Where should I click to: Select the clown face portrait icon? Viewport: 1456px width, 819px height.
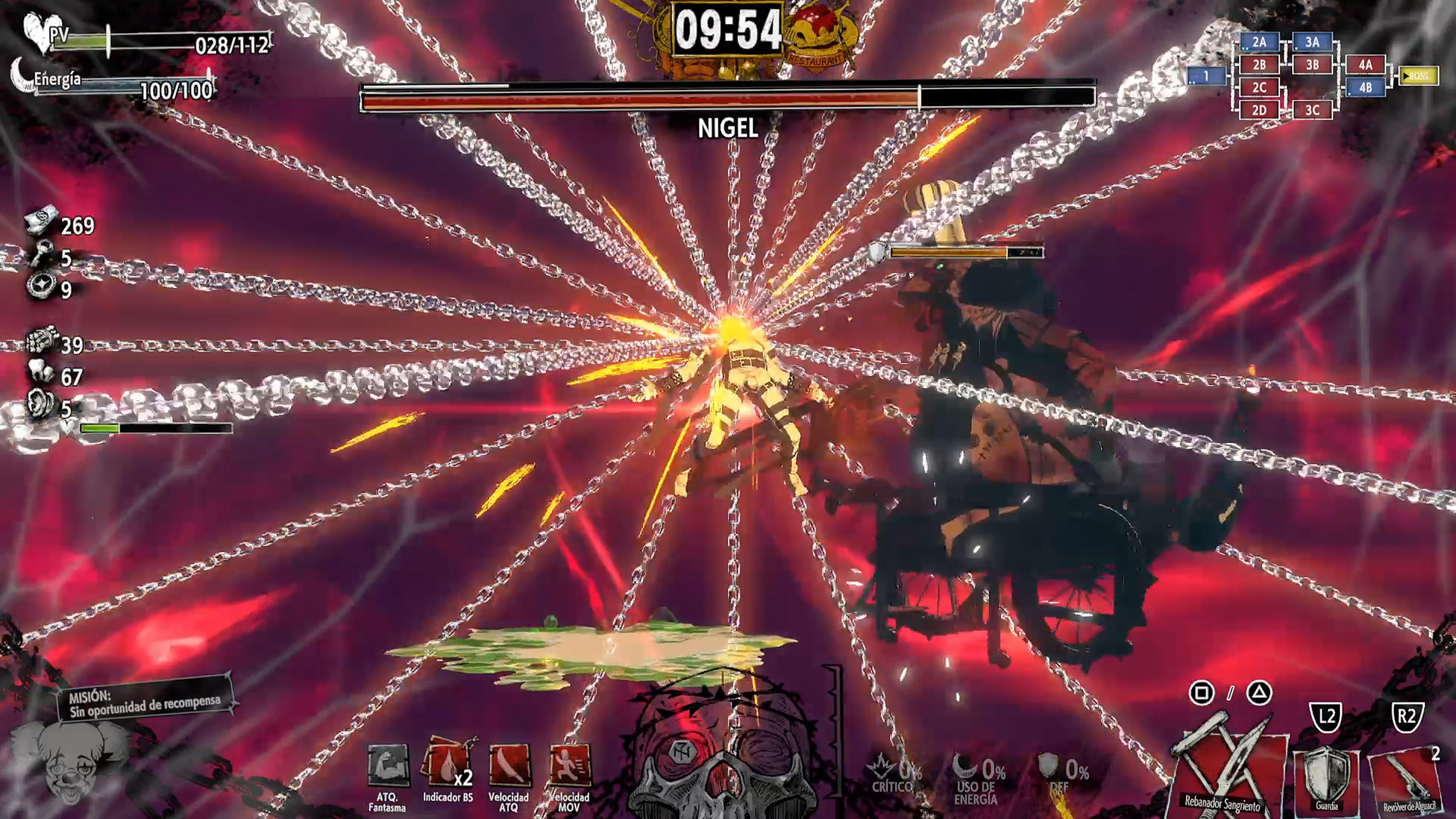coord(69,763)
